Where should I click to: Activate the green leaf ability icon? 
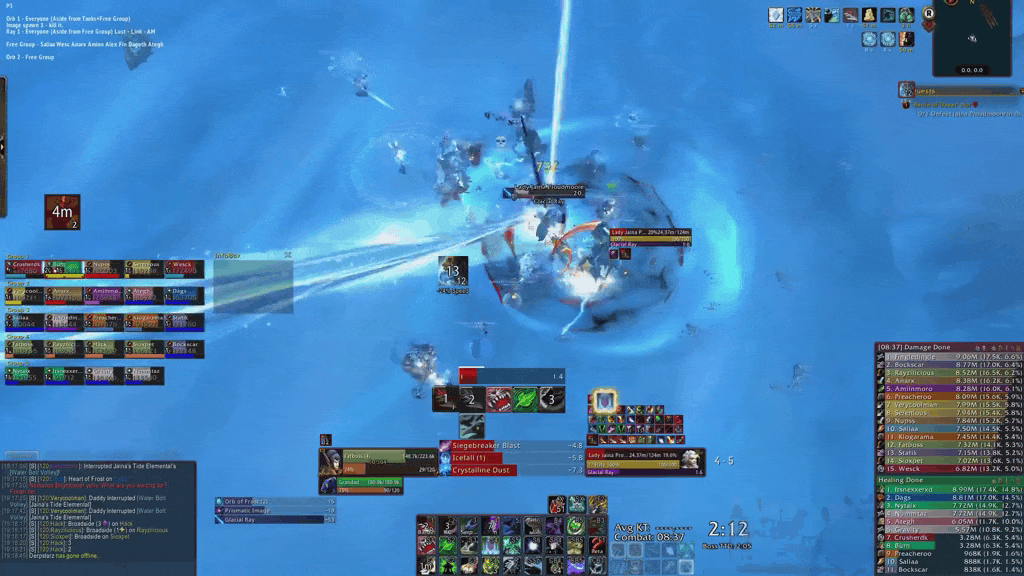pos(525,399)
